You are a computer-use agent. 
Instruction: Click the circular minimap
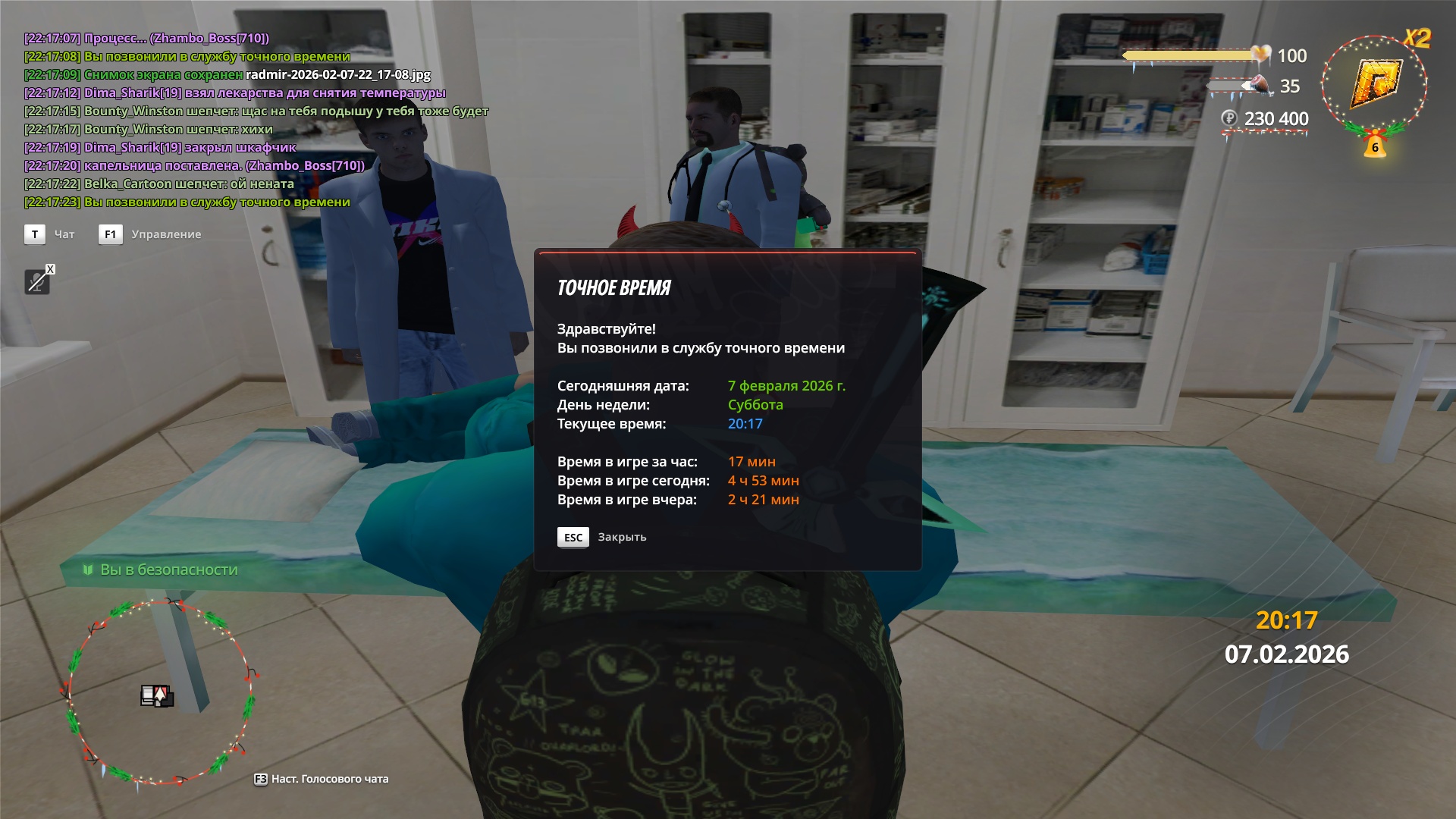159,692
